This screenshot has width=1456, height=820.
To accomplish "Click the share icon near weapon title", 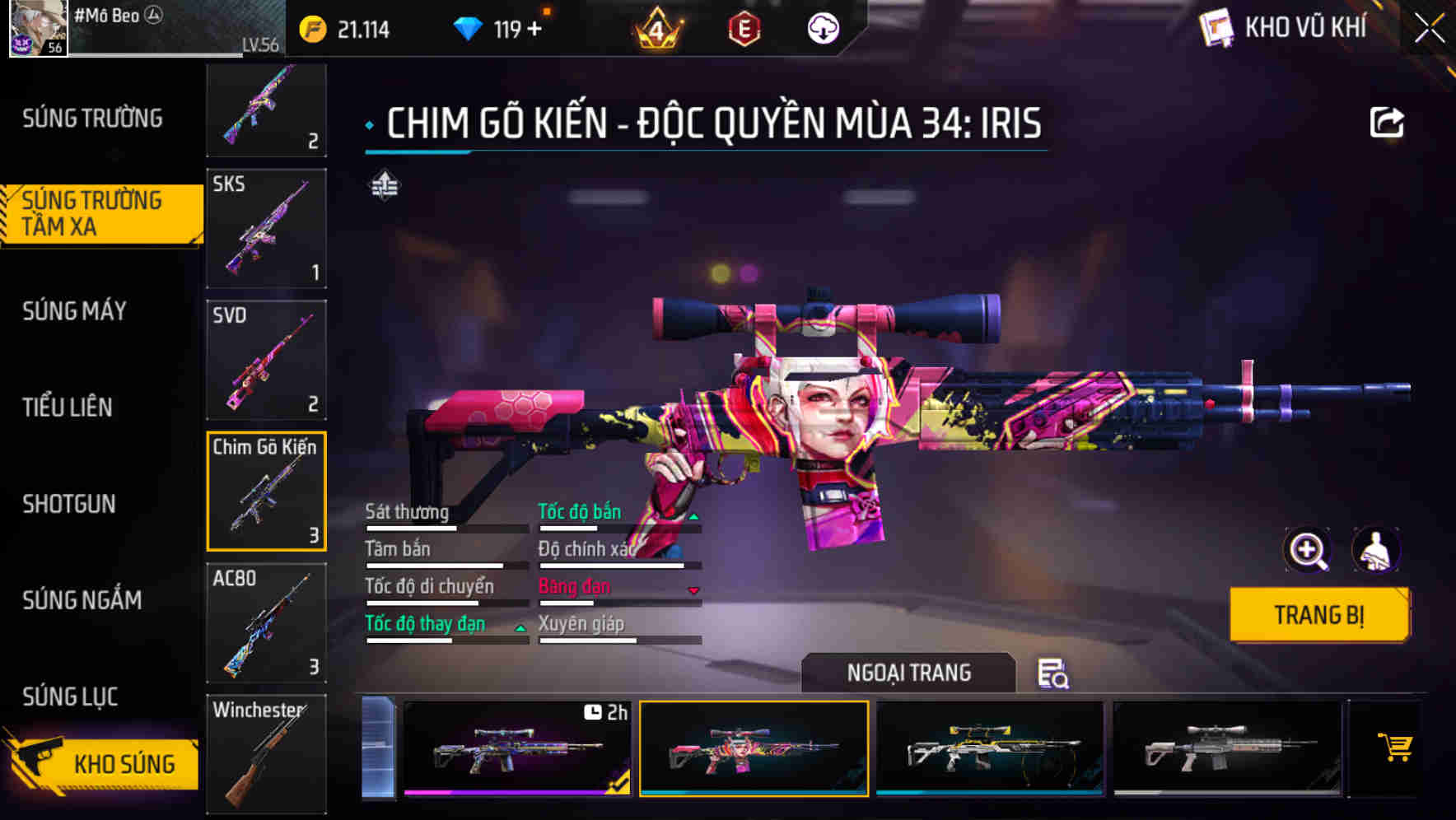I will 1386,121.
